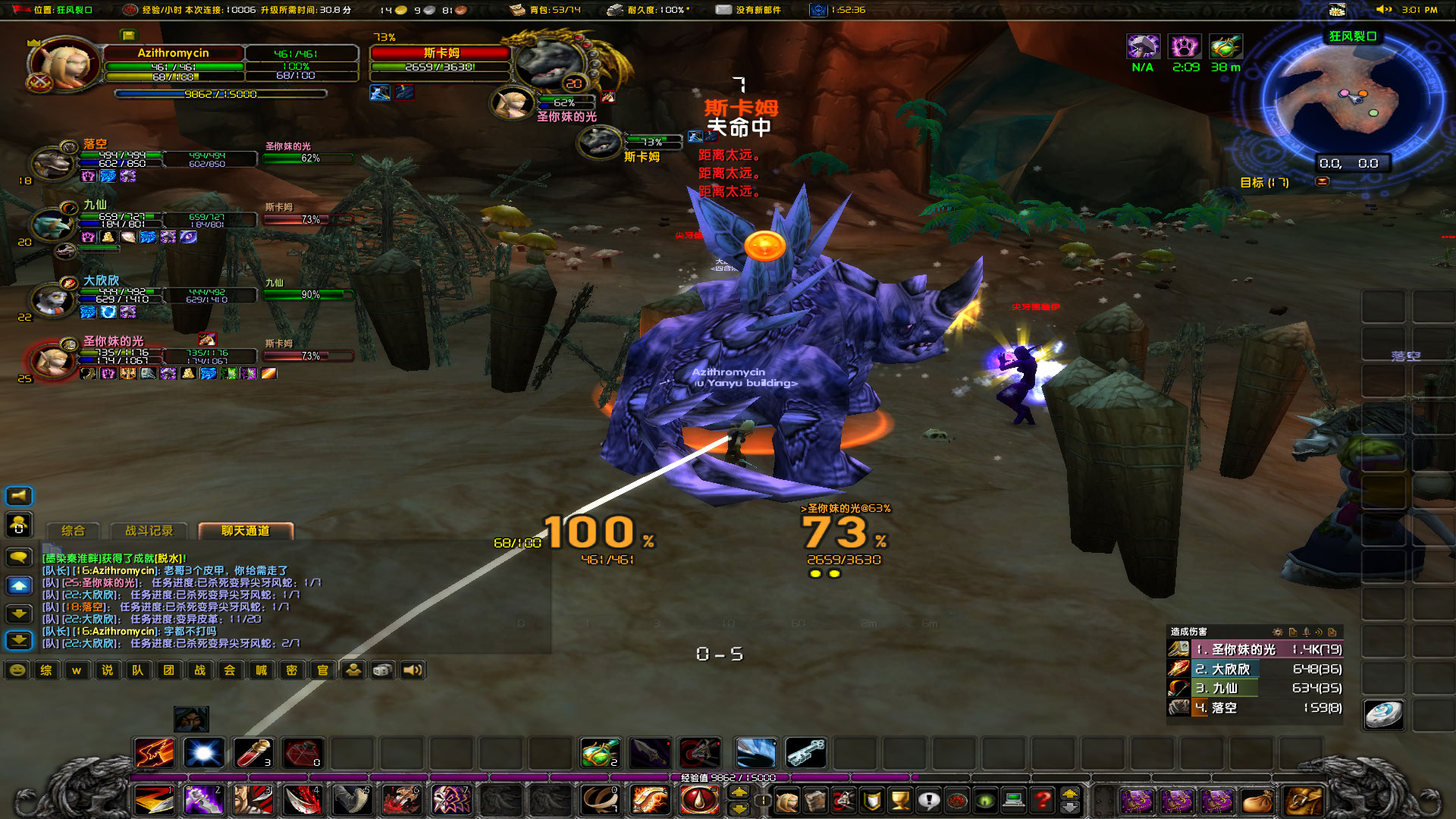Open the emote smiley icon above action bar
This screenshot has height=819, width=1456.
tap(17, 670)
